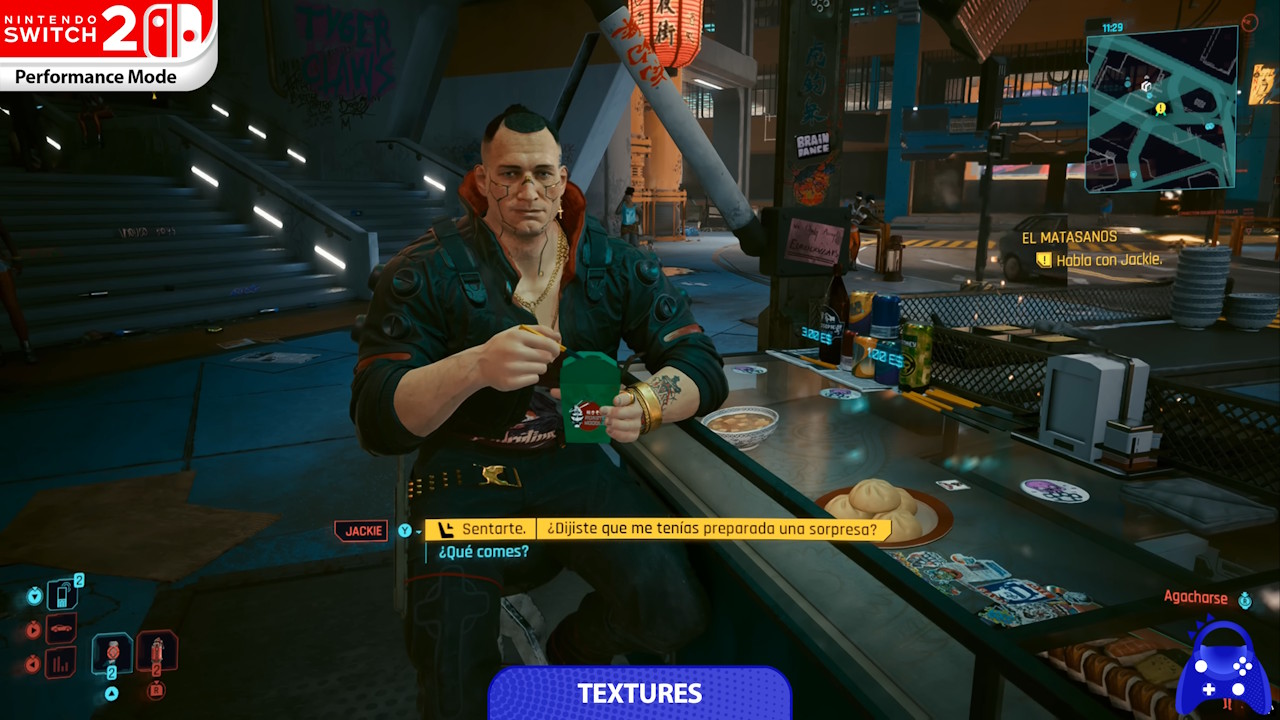Click the vehicle call icon
This screenshot has height=720, width=1280.
61,627
